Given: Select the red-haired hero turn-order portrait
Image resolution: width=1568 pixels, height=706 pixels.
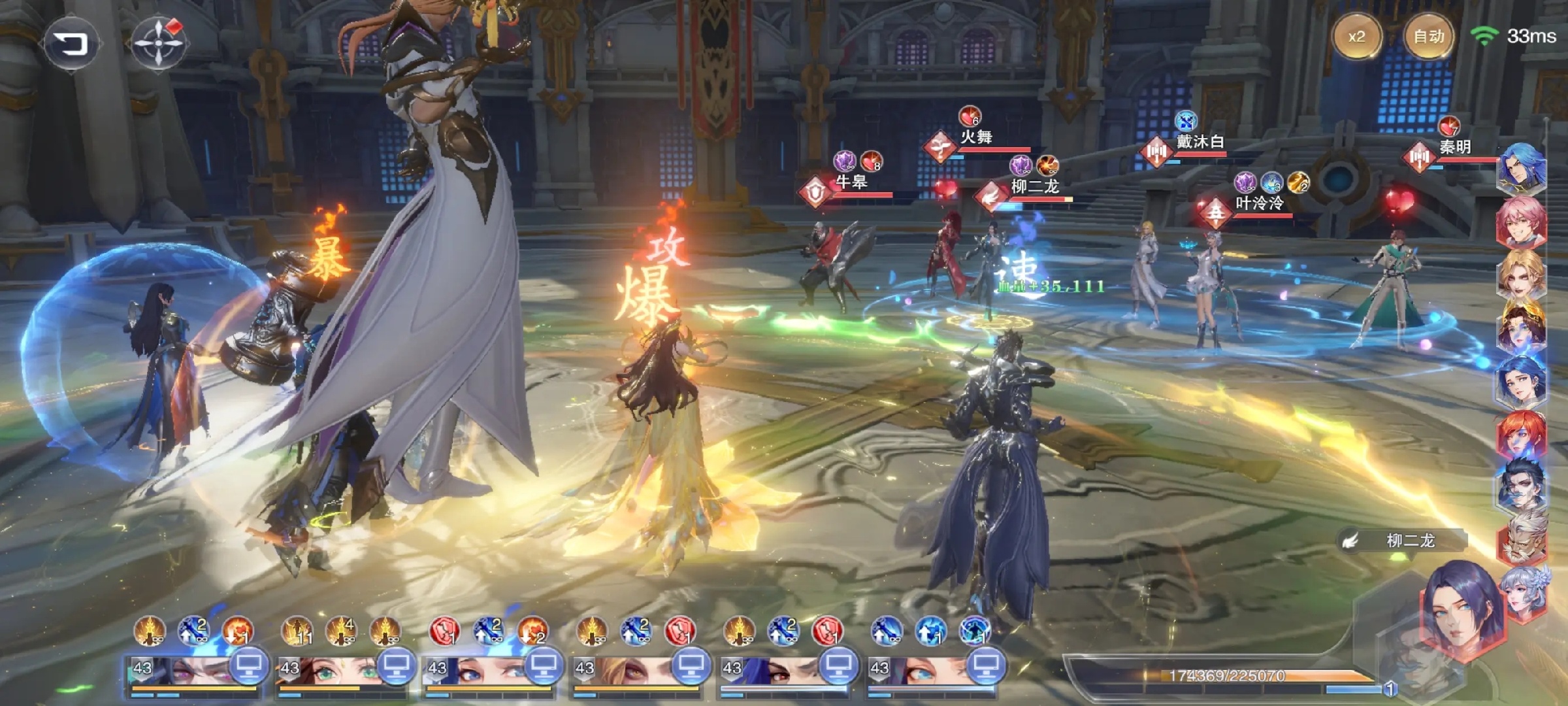Looking at the screenshot, I should tap(1521, 435).
